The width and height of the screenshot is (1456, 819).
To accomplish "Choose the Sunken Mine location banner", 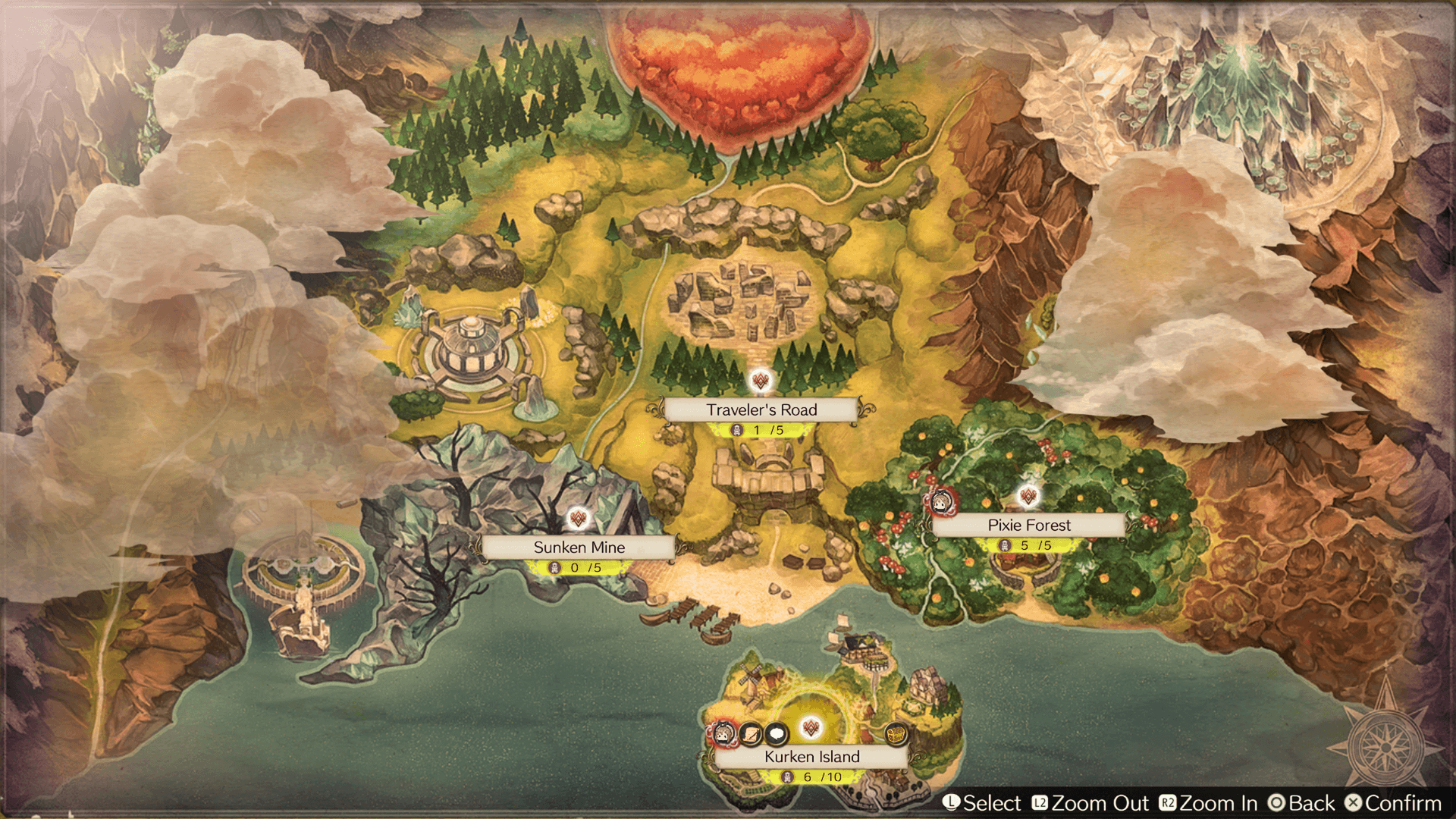I will (x=579, y=548).
